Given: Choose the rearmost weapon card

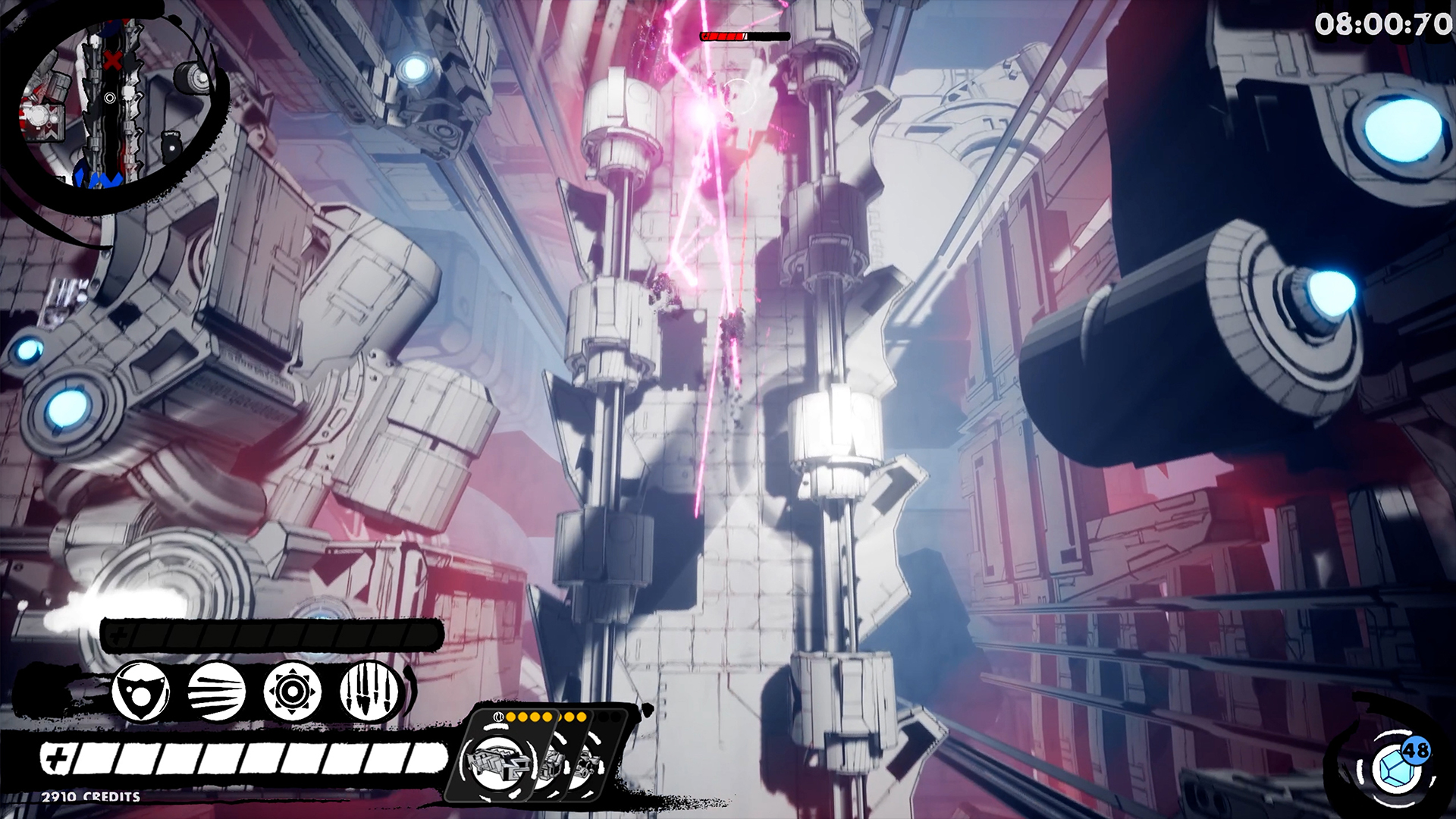Looking at the screenshot, I should 588,766.
